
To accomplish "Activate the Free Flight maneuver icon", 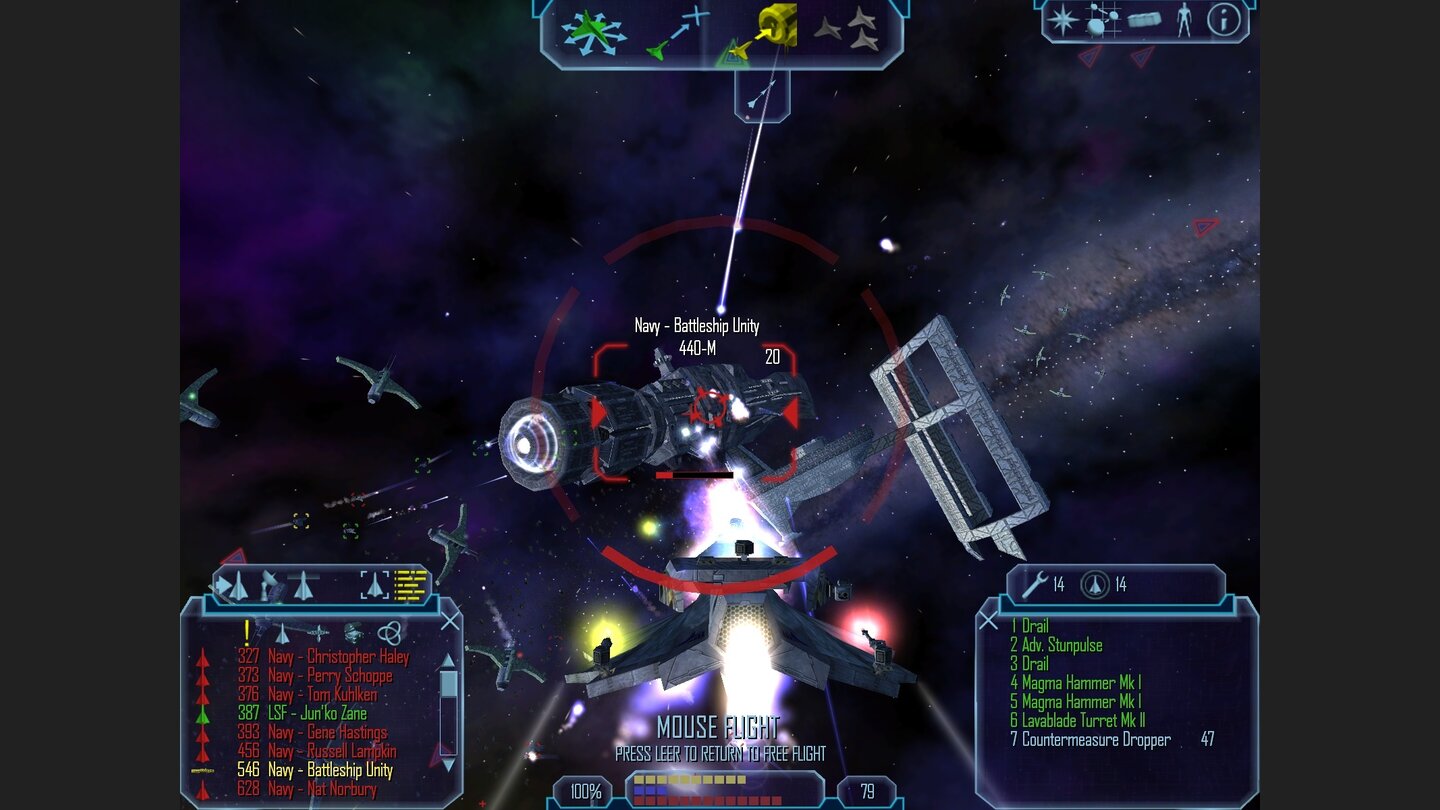I will [593, 31].
